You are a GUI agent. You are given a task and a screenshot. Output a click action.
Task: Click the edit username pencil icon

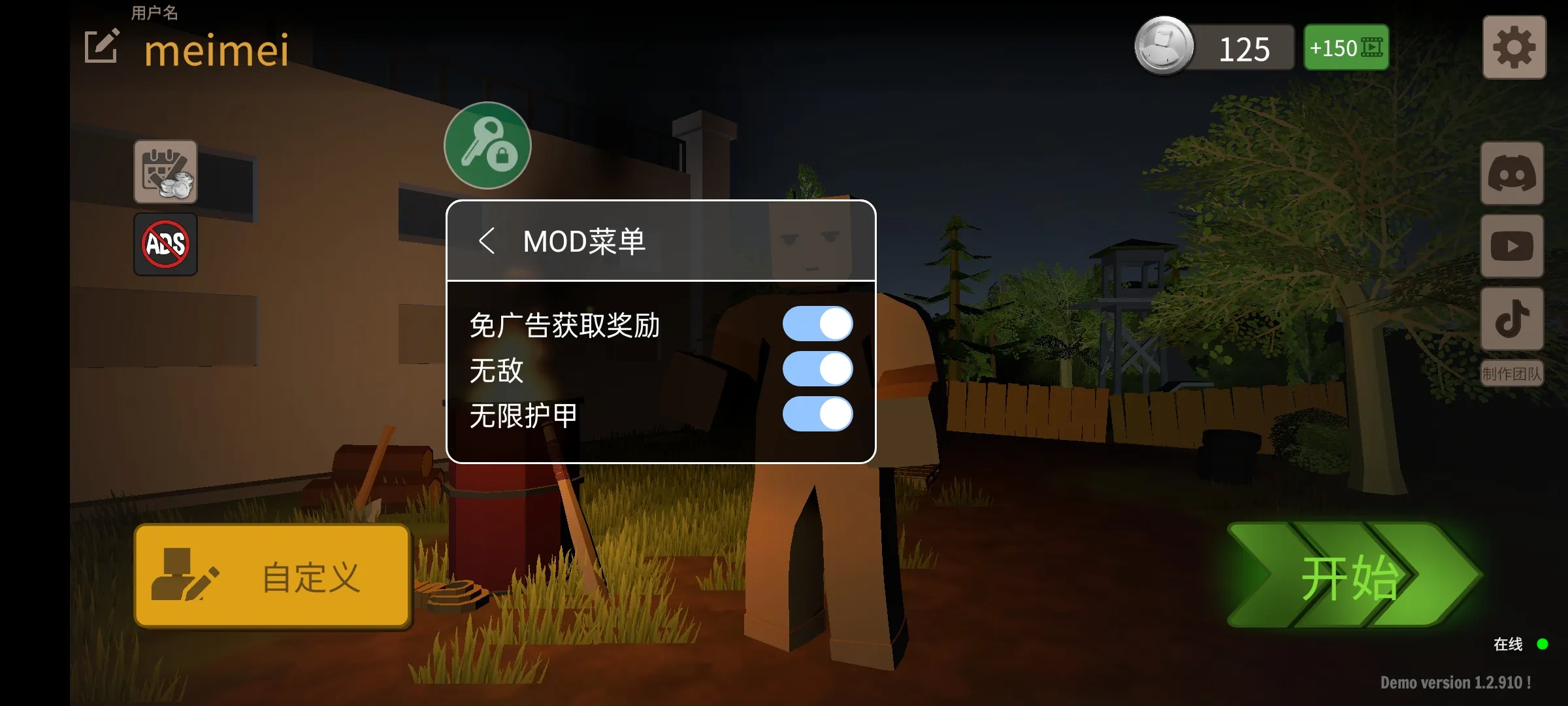point(101,46)
